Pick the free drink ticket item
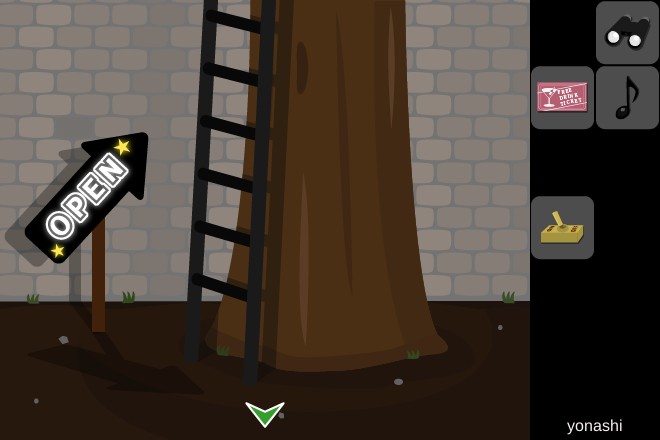The height and width of the screenshot is (440, 660). pos(562,97)
